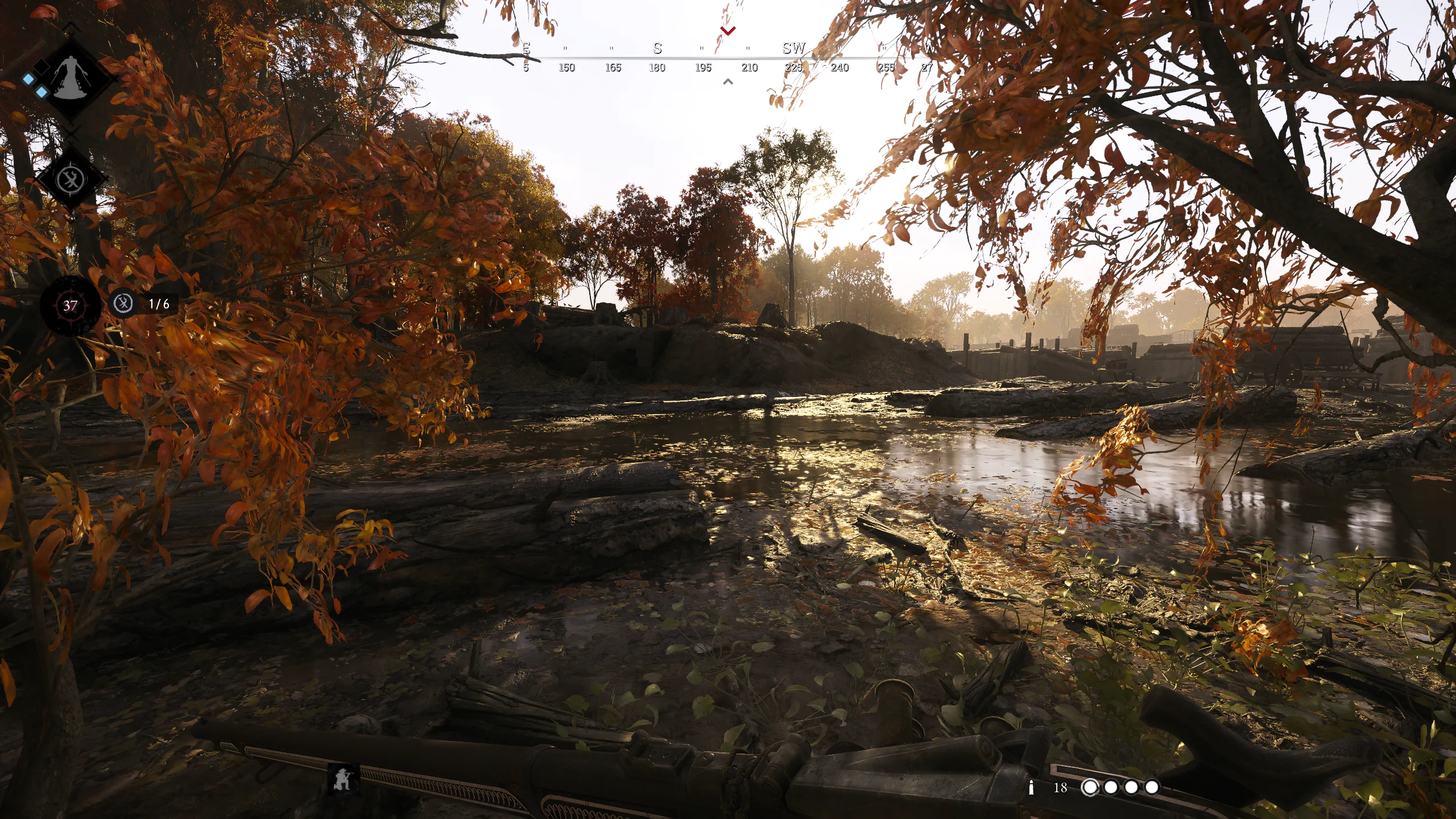This screenshot has width=1456, height=819.
Task: Expand the chevron below the compass bar
Action: point(728,81)
